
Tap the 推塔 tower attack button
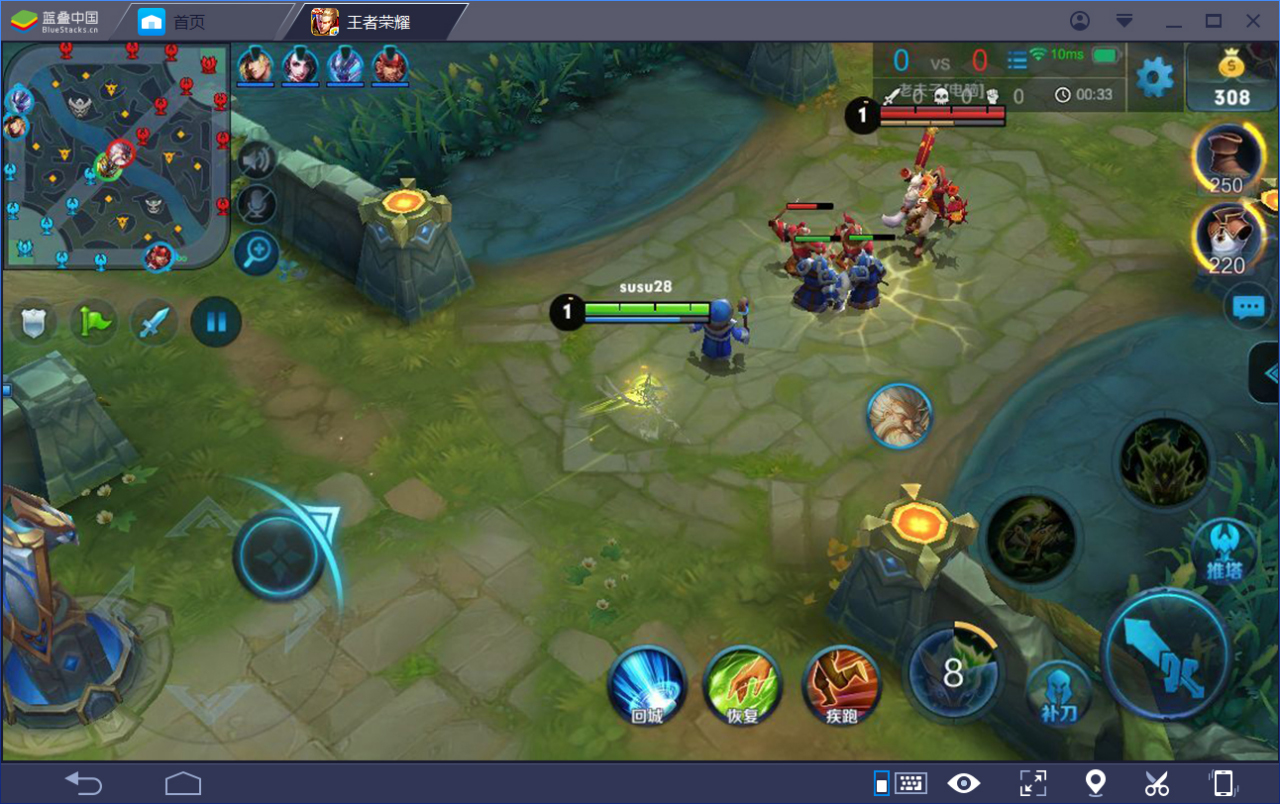1223,551
